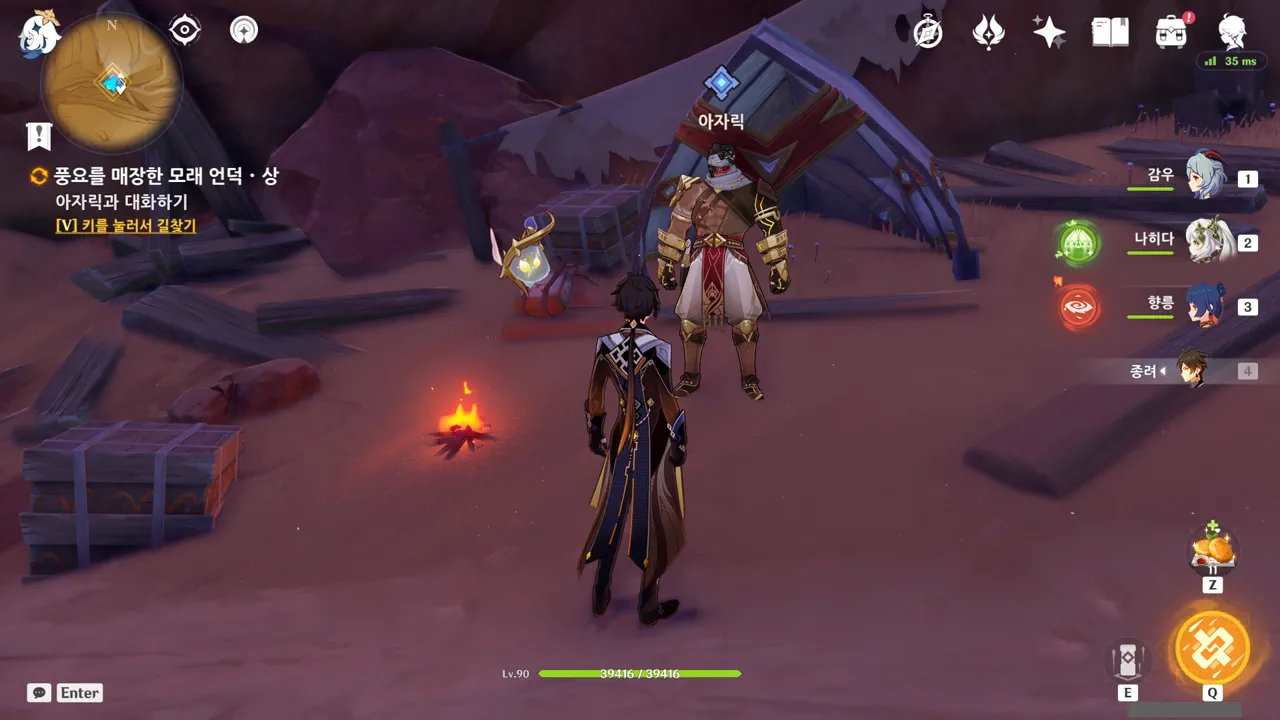This screenshot has width=1280, height=720.
Task: Open the battle pass emblem icon
Action: click(x=988, y=32)
